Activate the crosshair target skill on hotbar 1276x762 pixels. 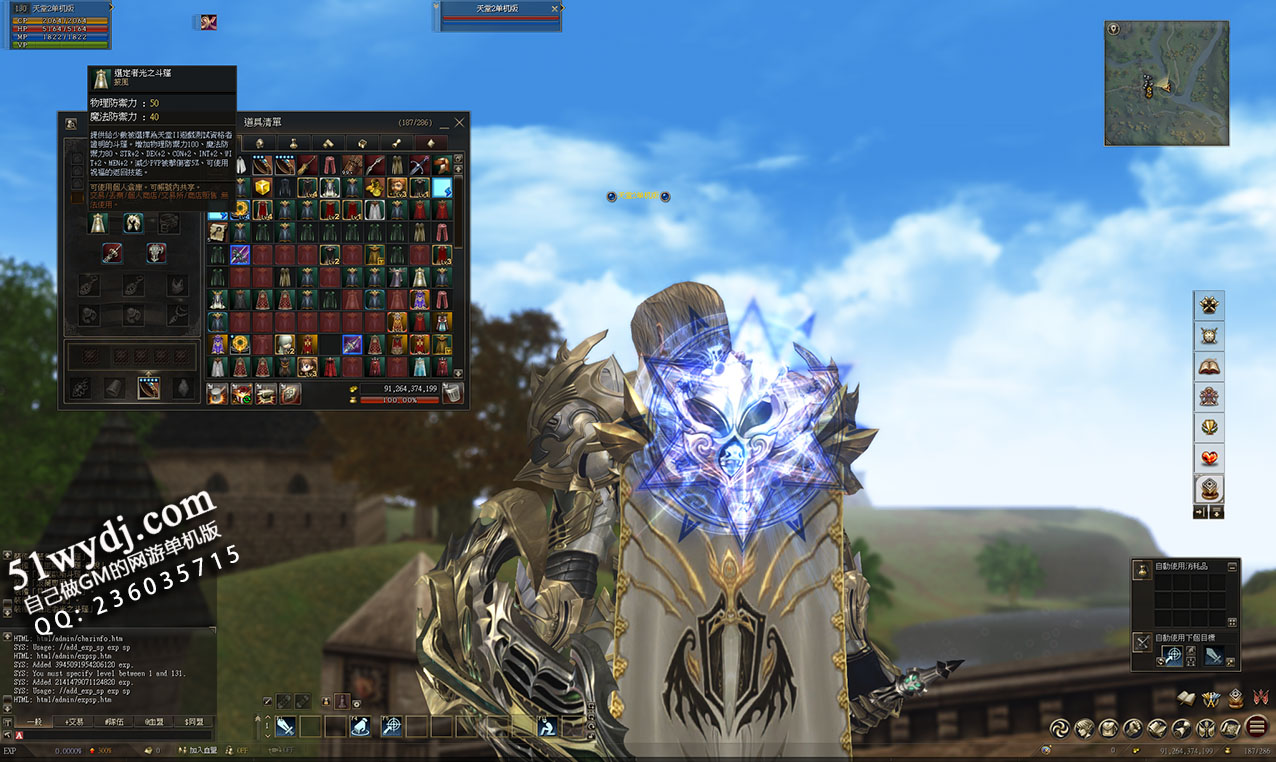point(392,727)
